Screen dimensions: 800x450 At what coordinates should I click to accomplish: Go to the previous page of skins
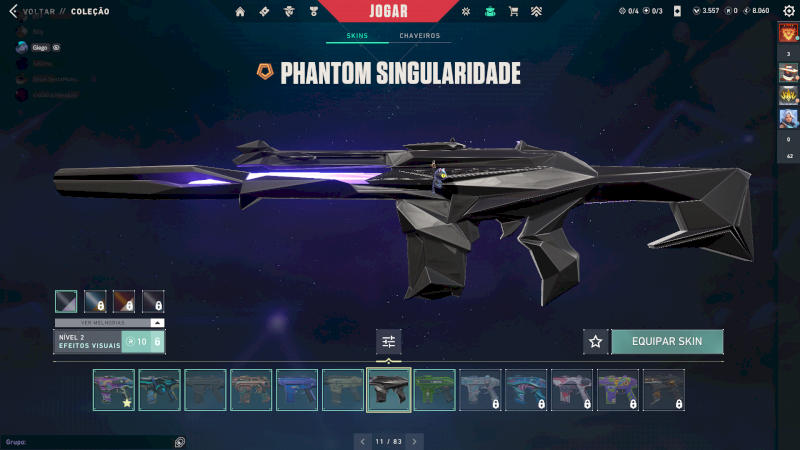pyautogui.click(x=360, y=441)
